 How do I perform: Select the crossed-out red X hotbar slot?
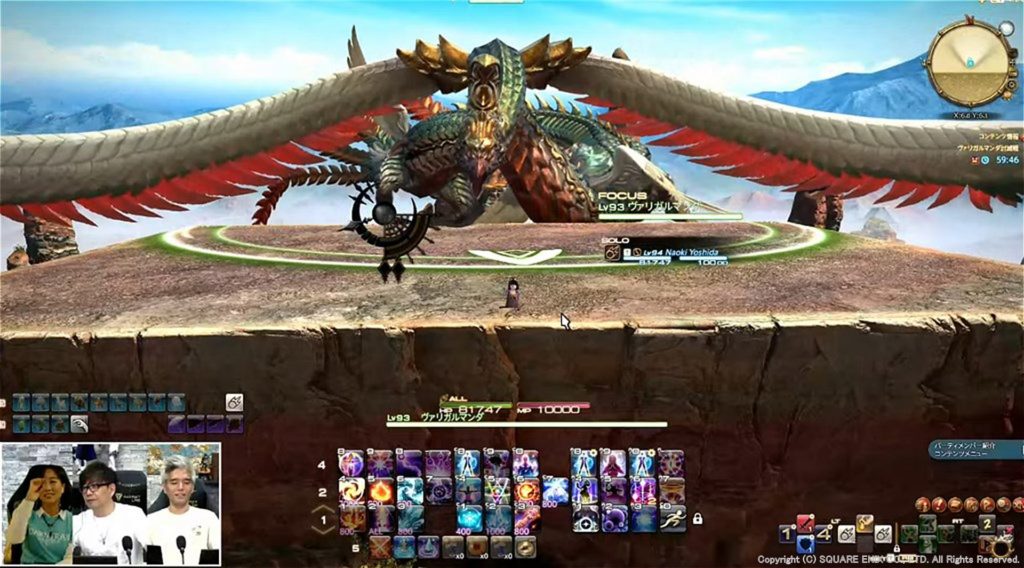381,546
